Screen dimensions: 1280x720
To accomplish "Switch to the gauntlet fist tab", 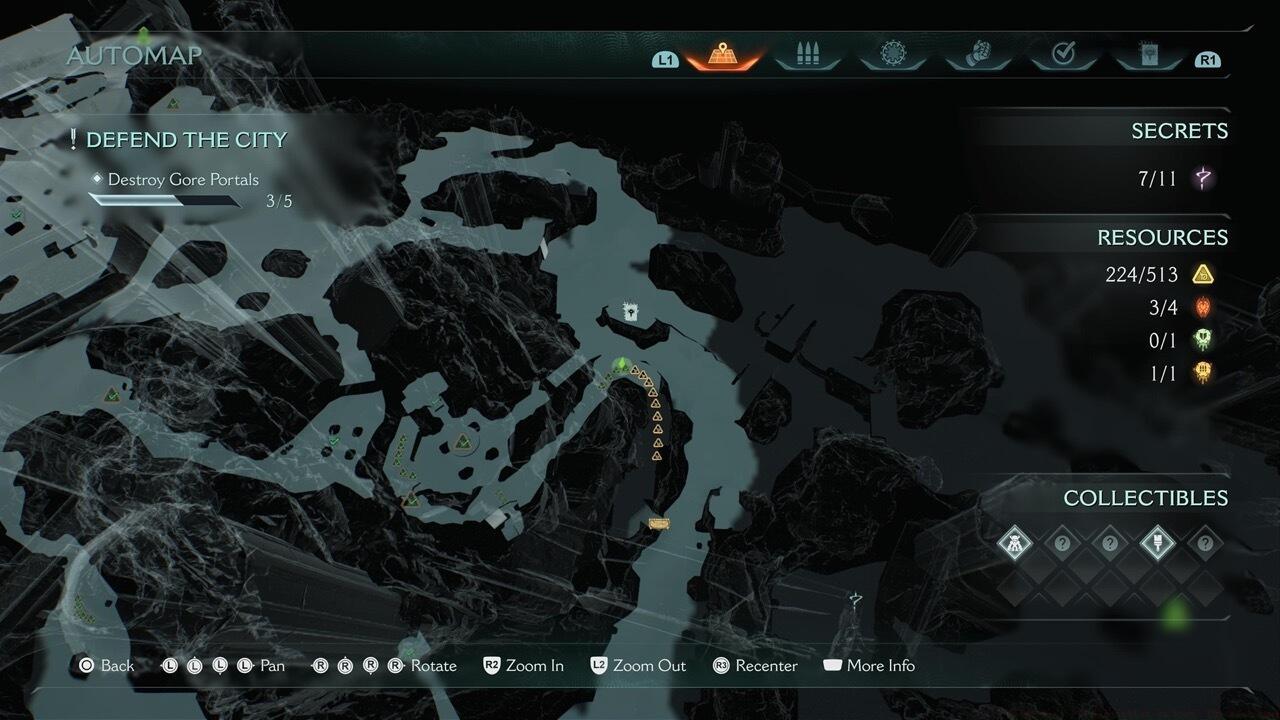I will [x=977, y=55].
